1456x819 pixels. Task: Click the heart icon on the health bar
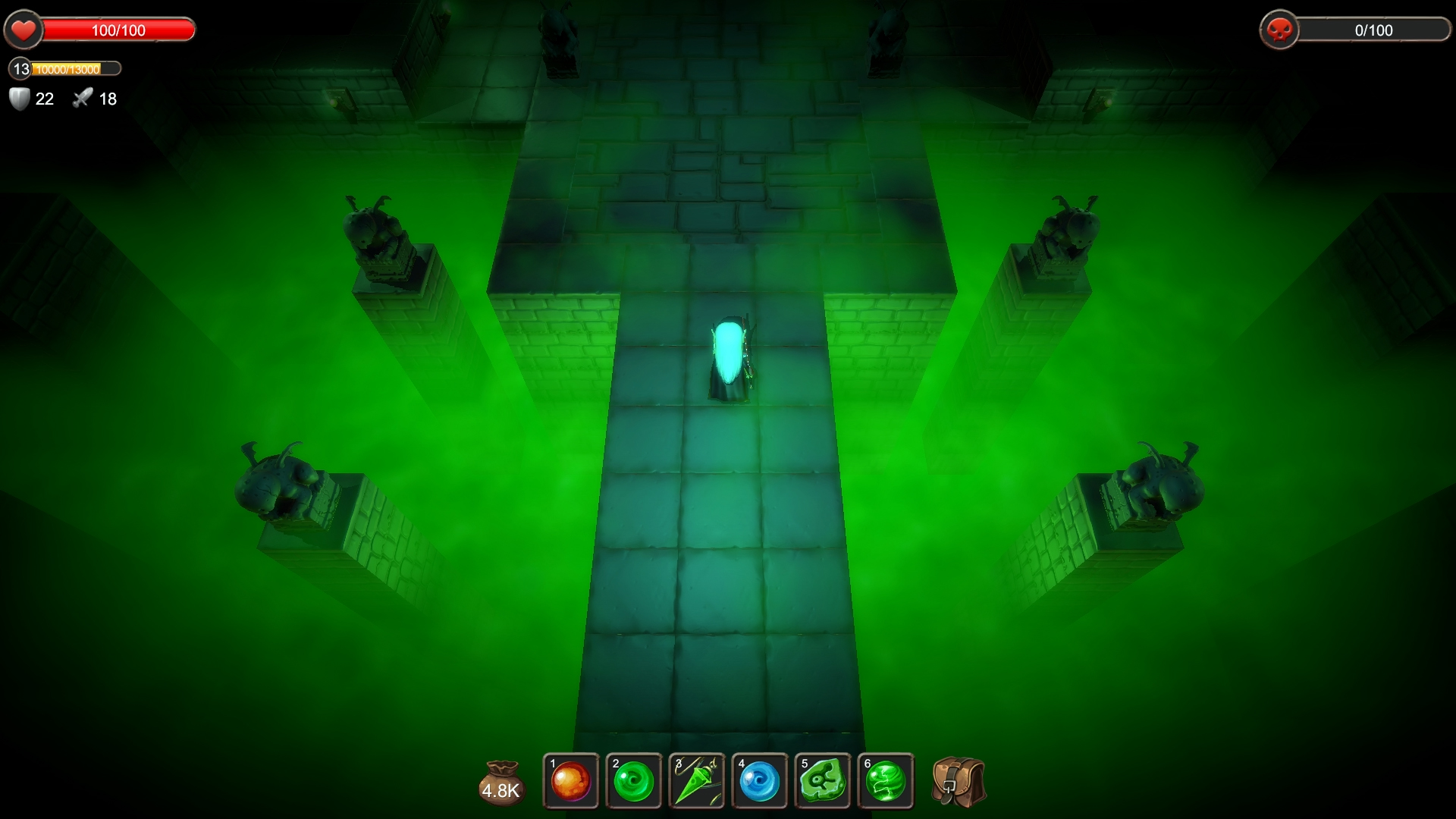[24, 30]
